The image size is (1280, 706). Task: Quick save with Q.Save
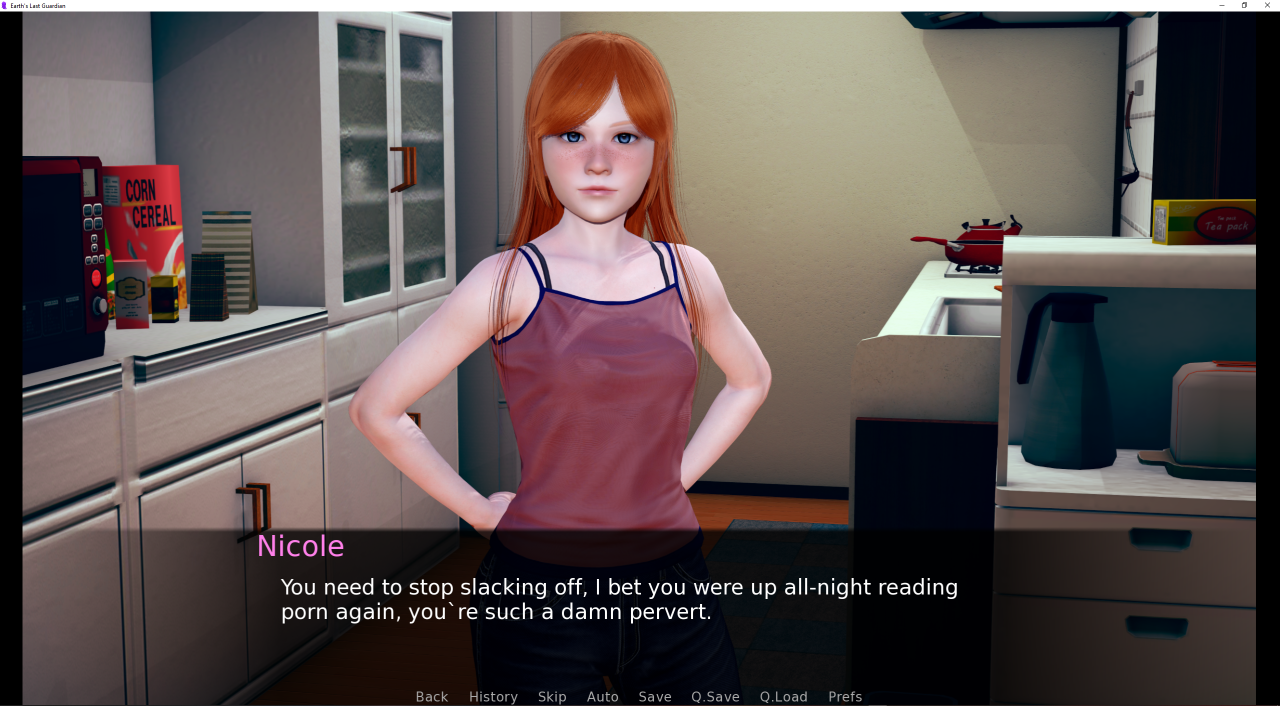click(715, 697)
